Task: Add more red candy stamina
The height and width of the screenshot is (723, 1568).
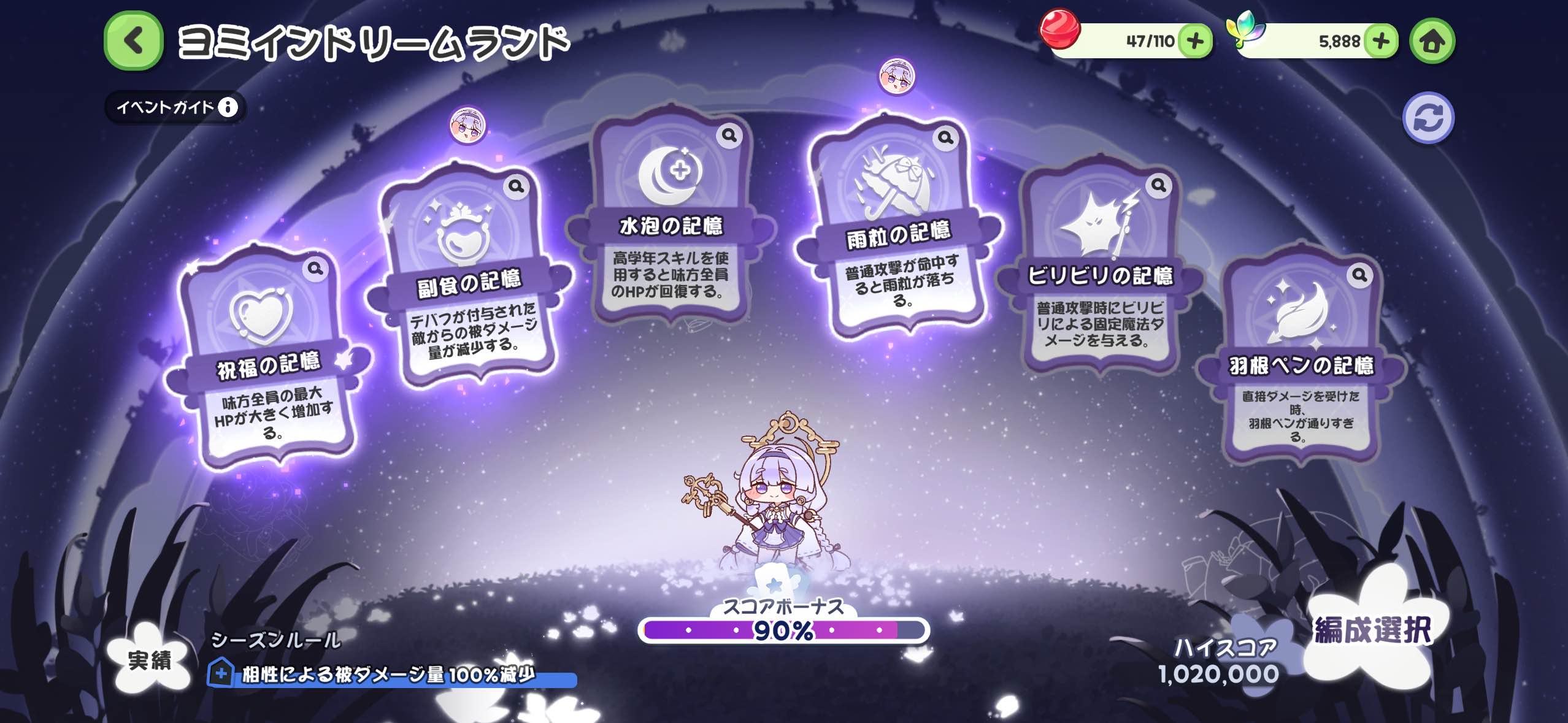Action: [1194, 41]
